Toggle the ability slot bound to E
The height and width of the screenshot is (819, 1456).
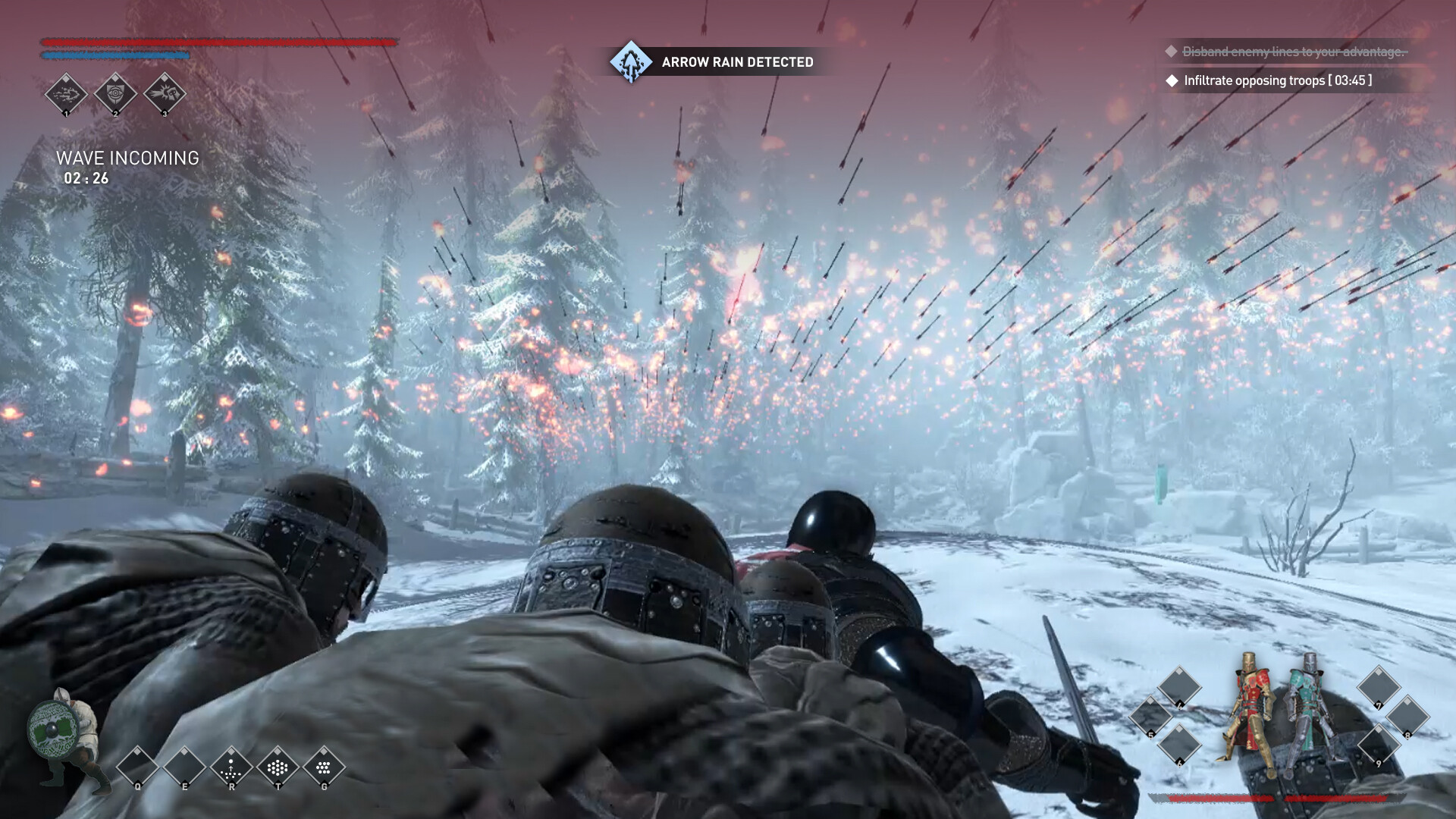(184, 766)
